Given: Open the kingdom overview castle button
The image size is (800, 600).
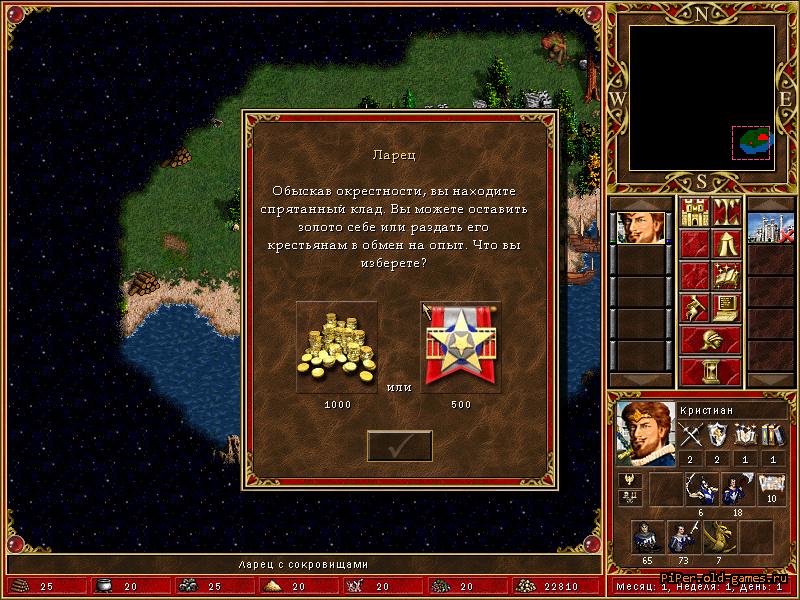Looking at the screenshot, I should pyautogui.click(x=694, y=213).
